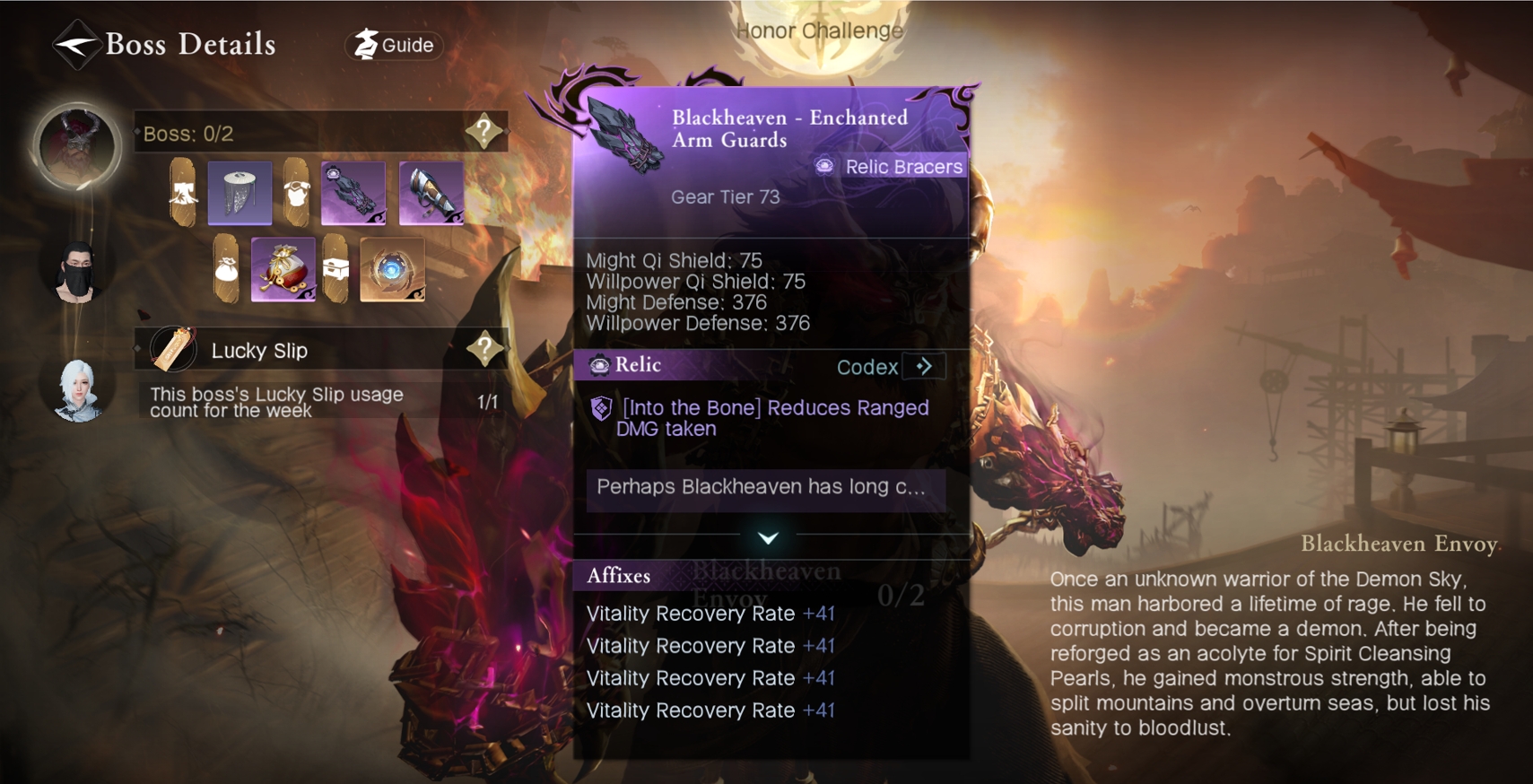View the silver-and-gold bracer reward
Screen dimensions: 1533x784
[x=431, y=193]
